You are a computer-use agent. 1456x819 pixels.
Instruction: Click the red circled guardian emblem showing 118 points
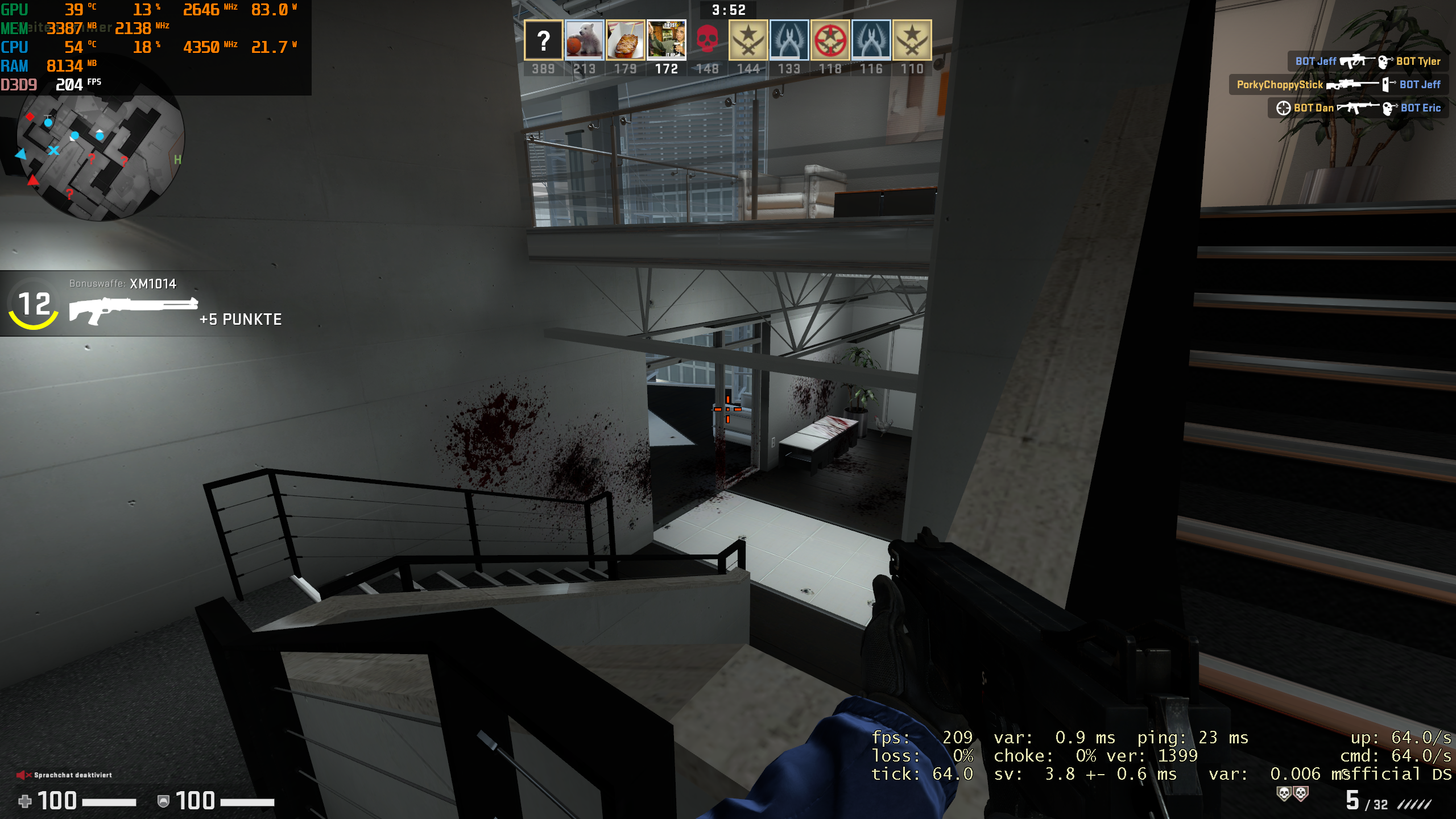831,40
